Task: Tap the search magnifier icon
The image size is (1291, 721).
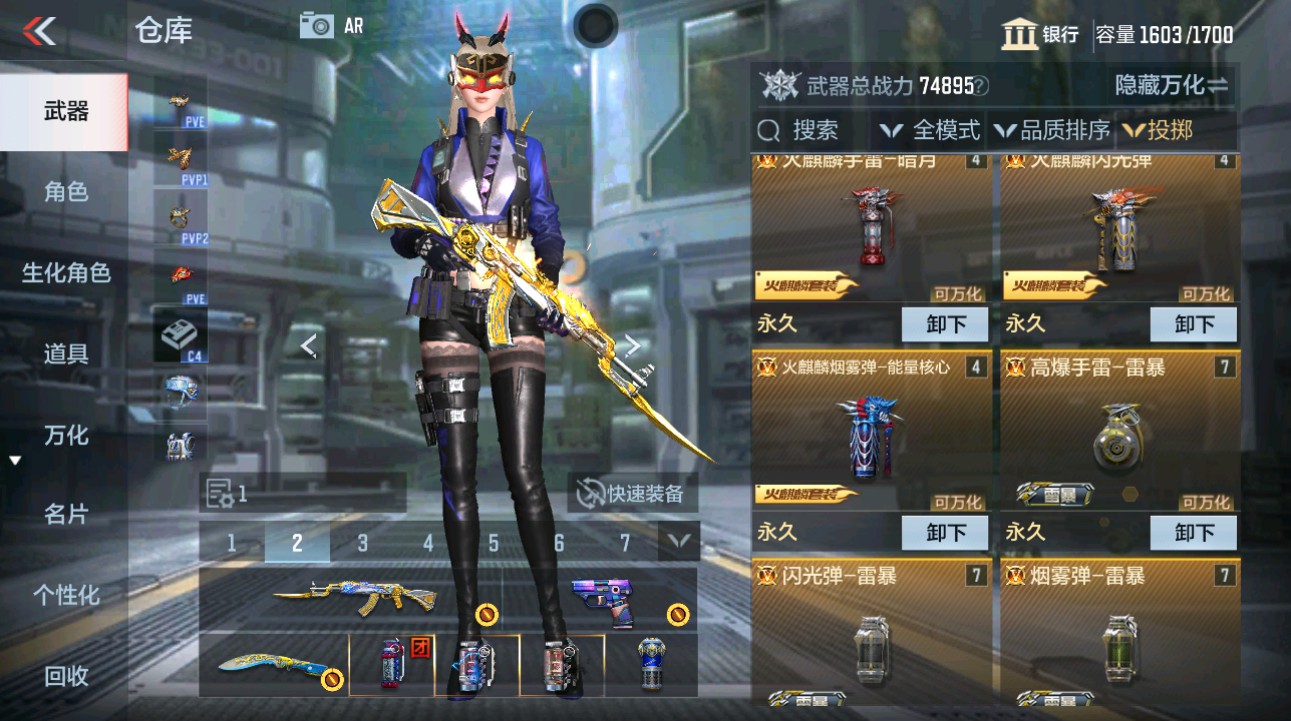Action: tap(768, 129)
